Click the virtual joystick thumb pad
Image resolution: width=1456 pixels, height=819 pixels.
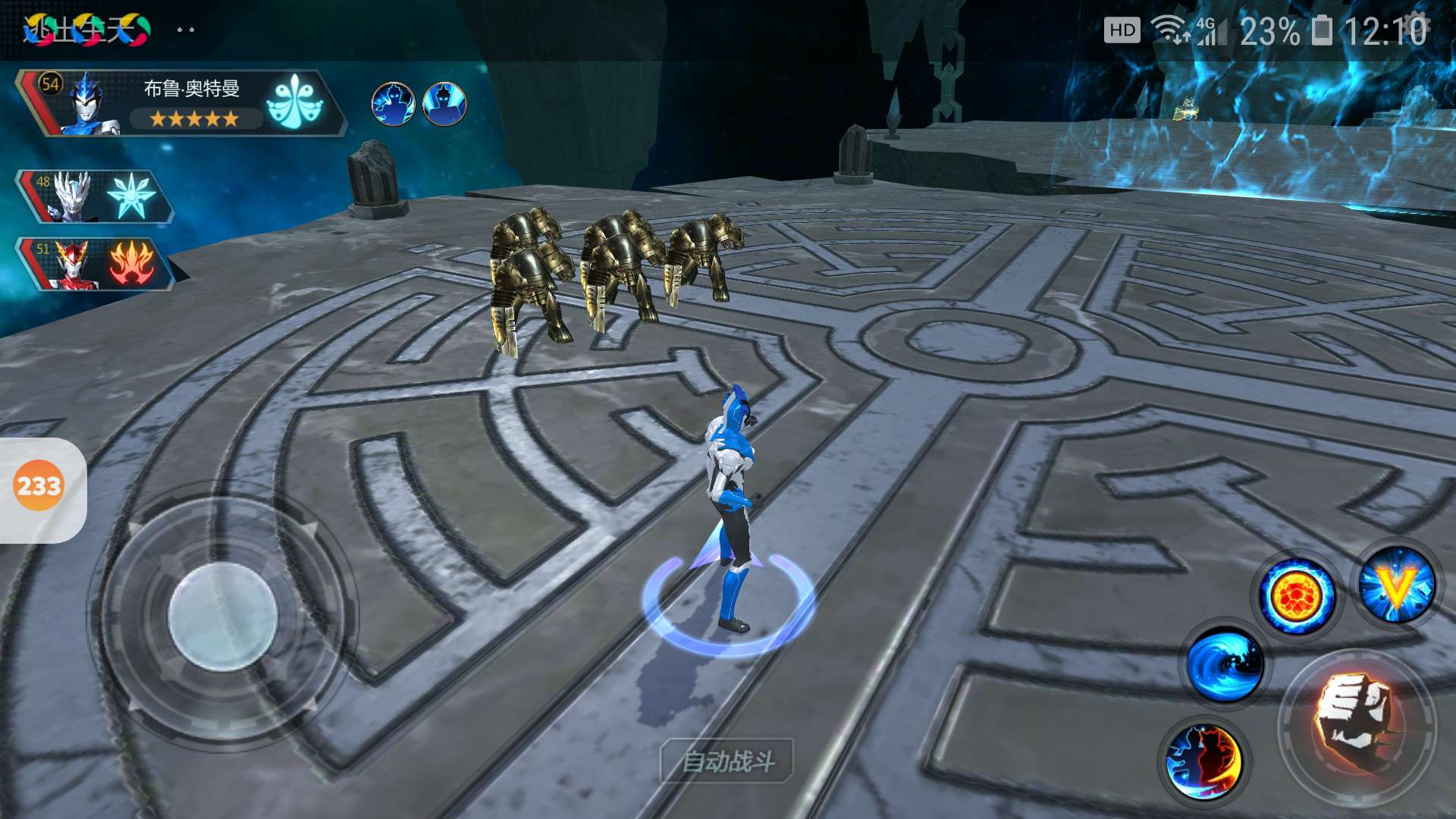point(222,617)
